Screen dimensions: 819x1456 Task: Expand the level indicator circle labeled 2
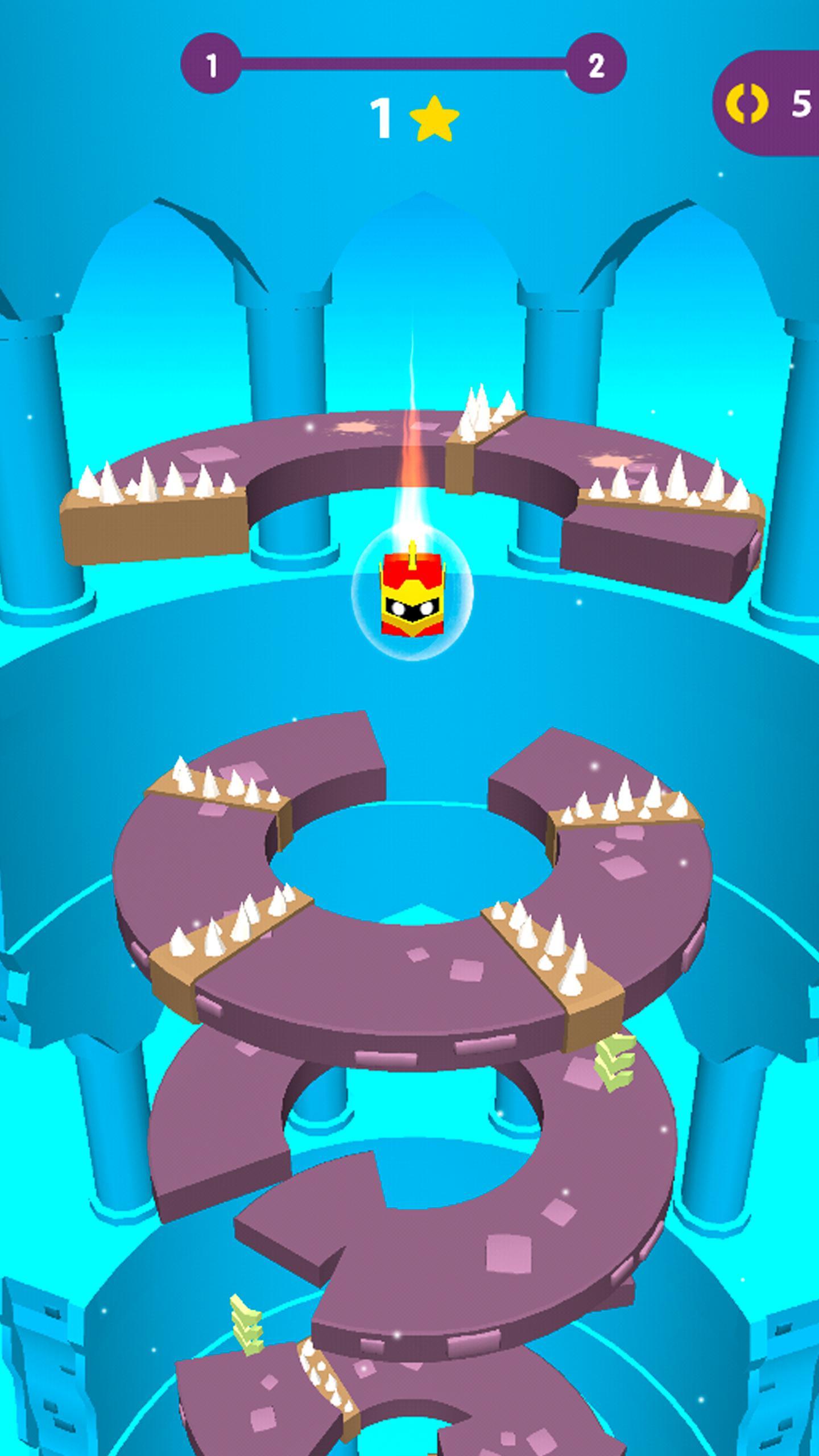596,64
